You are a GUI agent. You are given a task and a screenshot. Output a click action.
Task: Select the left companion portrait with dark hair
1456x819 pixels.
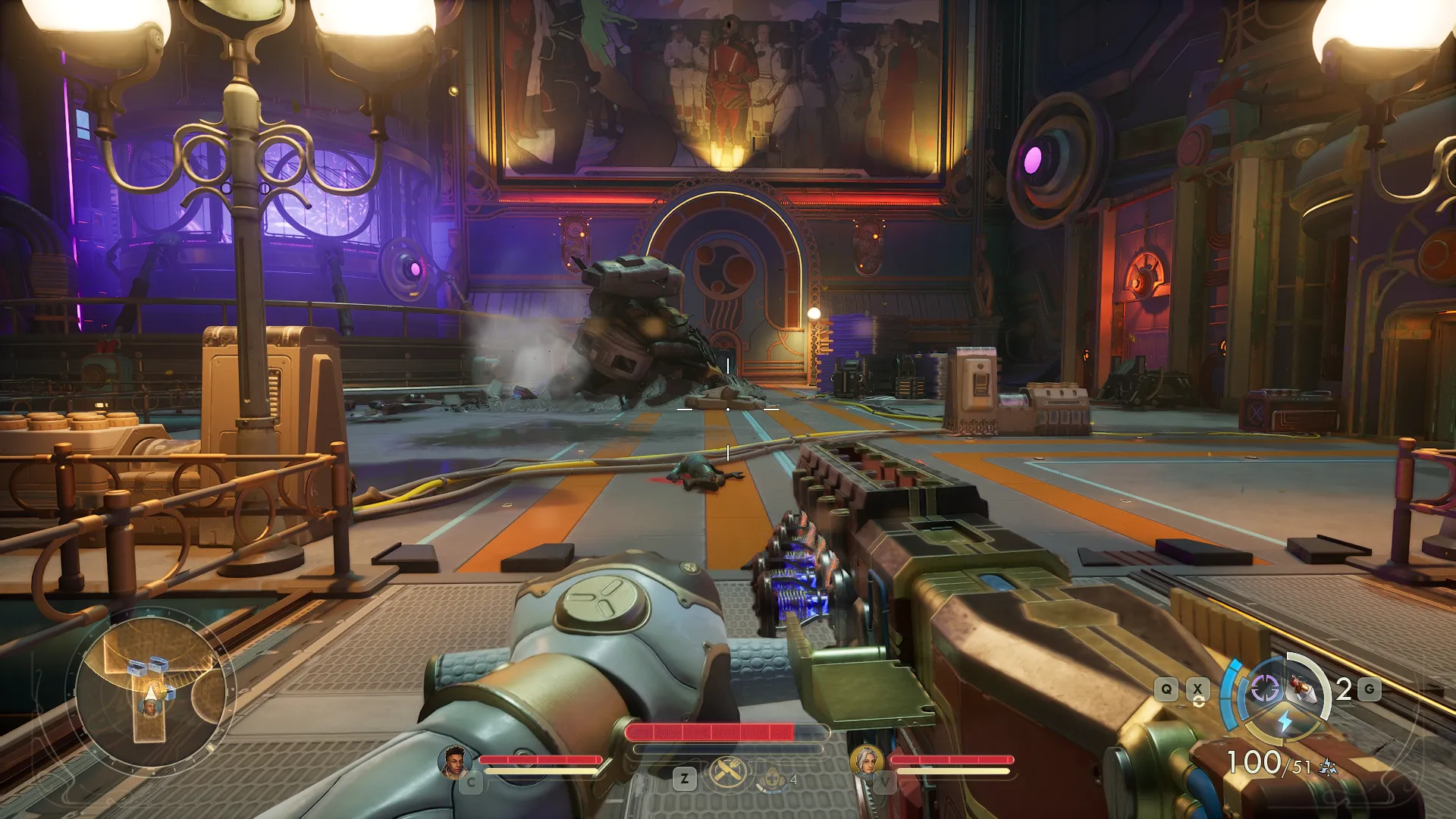(455, 761)
